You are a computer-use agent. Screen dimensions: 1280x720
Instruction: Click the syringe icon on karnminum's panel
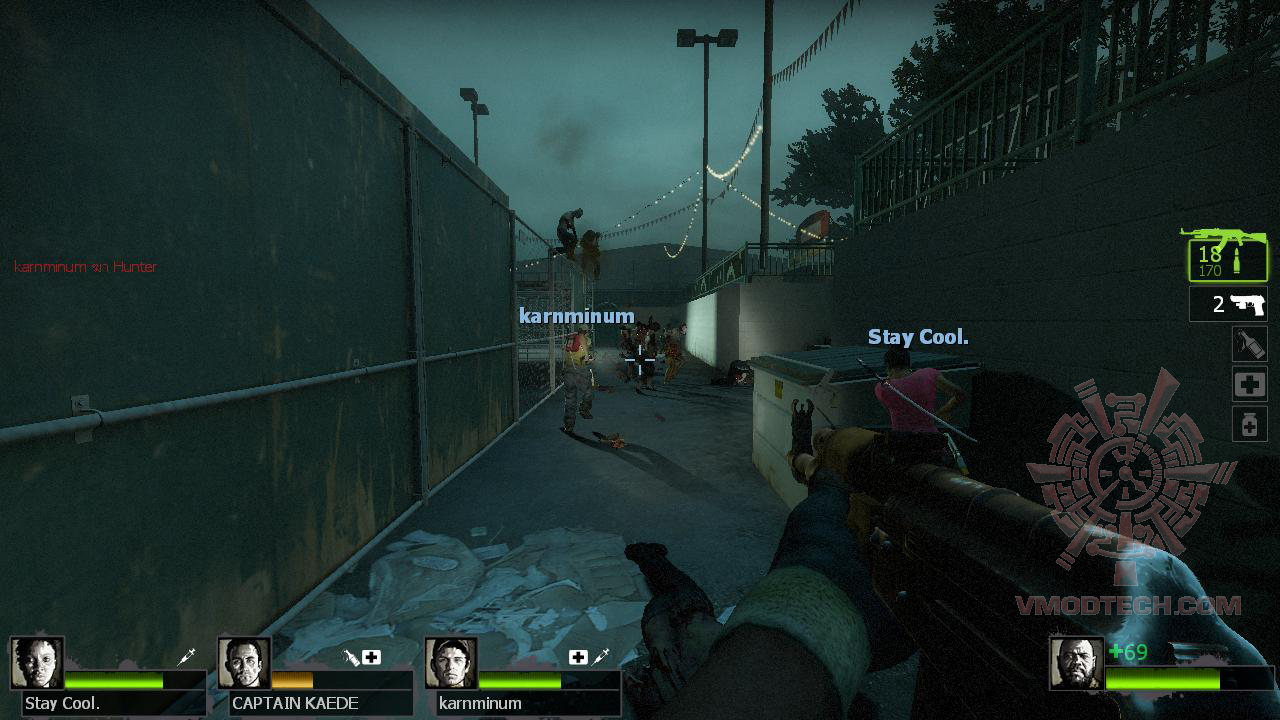(x=600, y=657)
